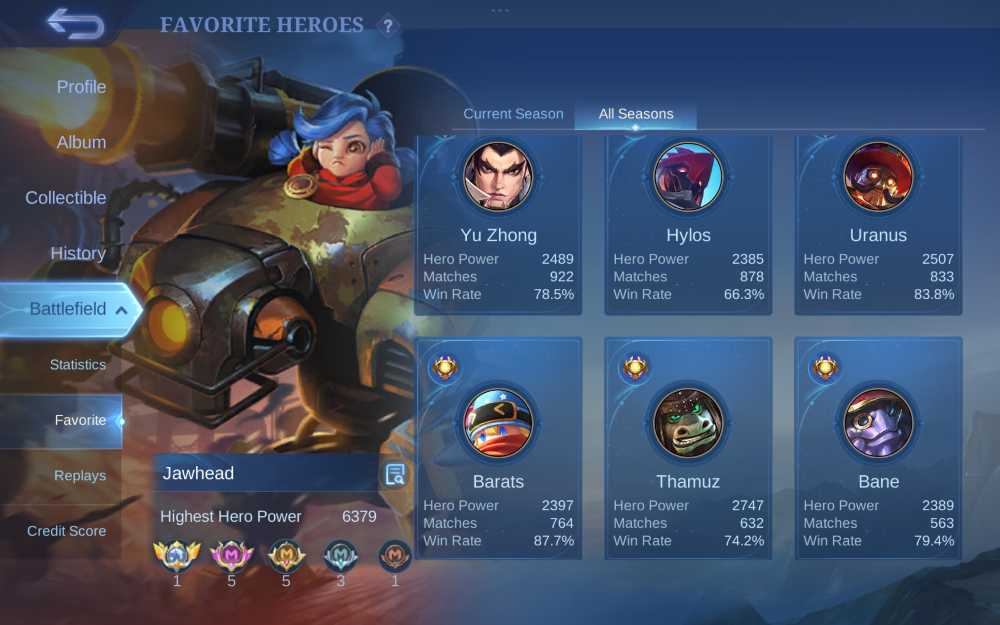Open the Profile menu entry
The image size is (1000, 625).
81,87
